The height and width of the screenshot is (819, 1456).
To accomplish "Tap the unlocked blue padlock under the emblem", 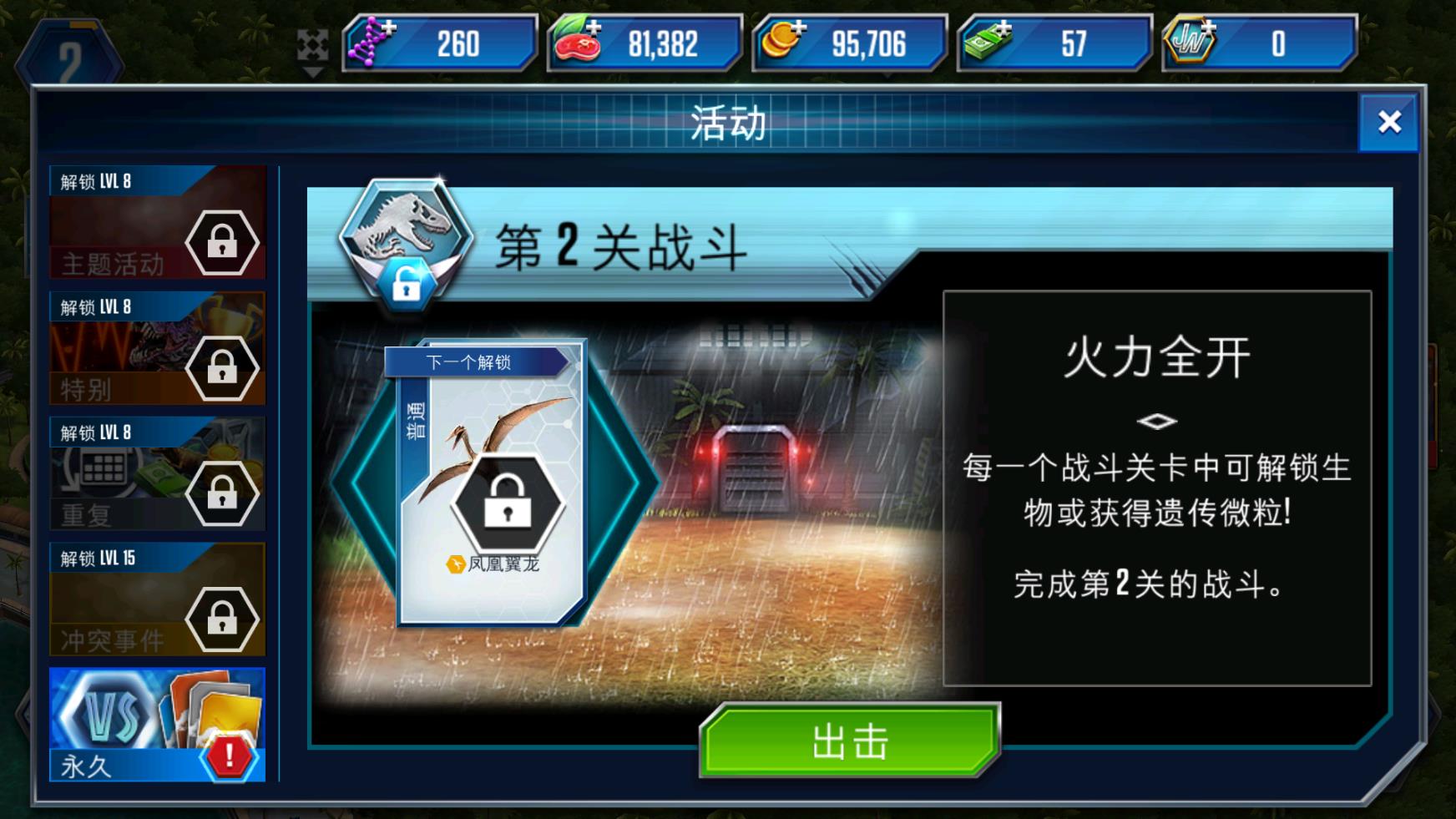I will pos(407,285).
